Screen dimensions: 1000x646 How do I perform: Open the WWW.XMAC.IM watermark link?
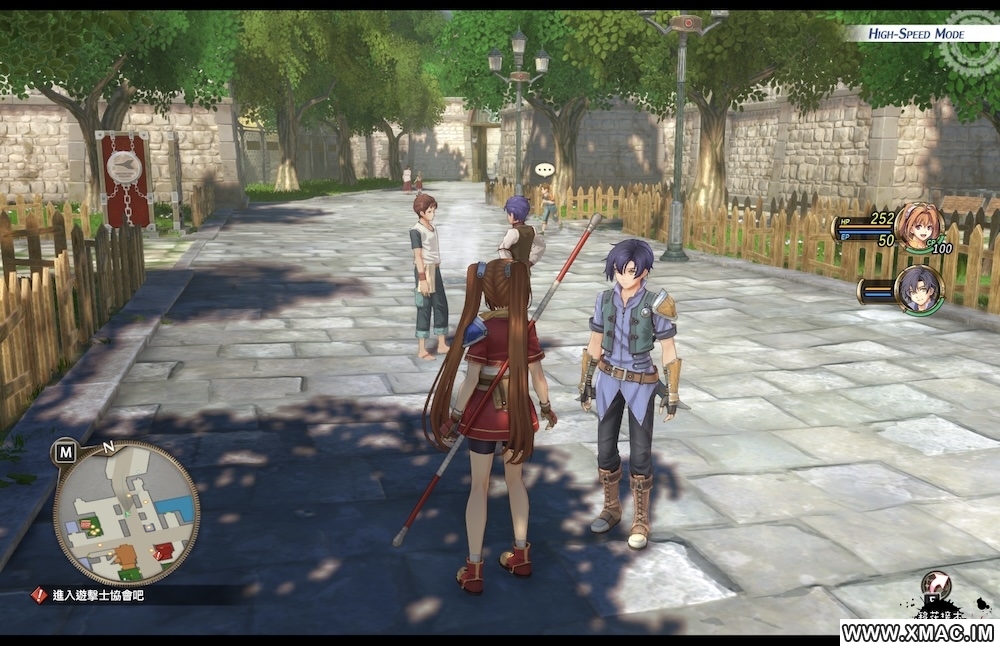[918, 633]
